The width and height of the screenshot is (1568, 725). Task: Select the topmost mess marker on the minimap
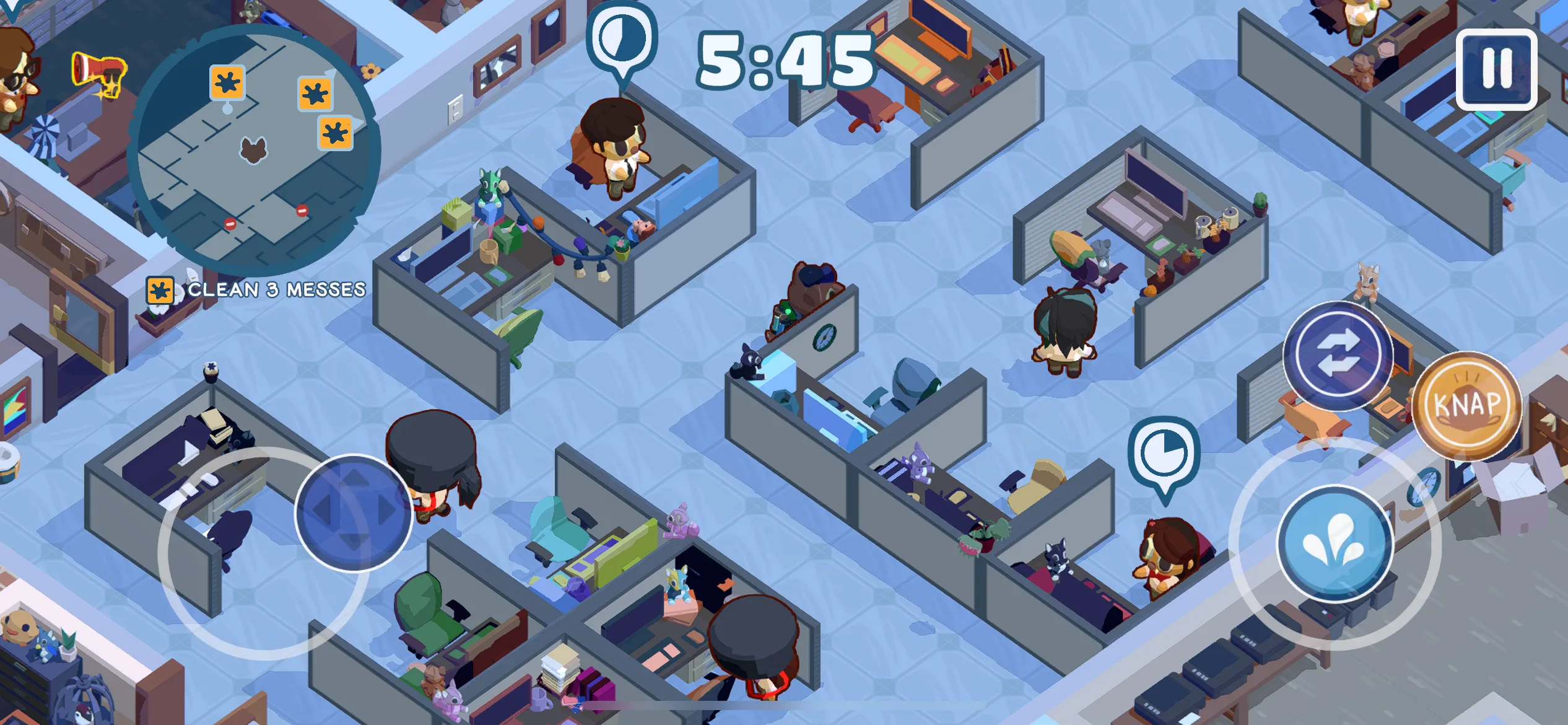[x=228, y=82]
